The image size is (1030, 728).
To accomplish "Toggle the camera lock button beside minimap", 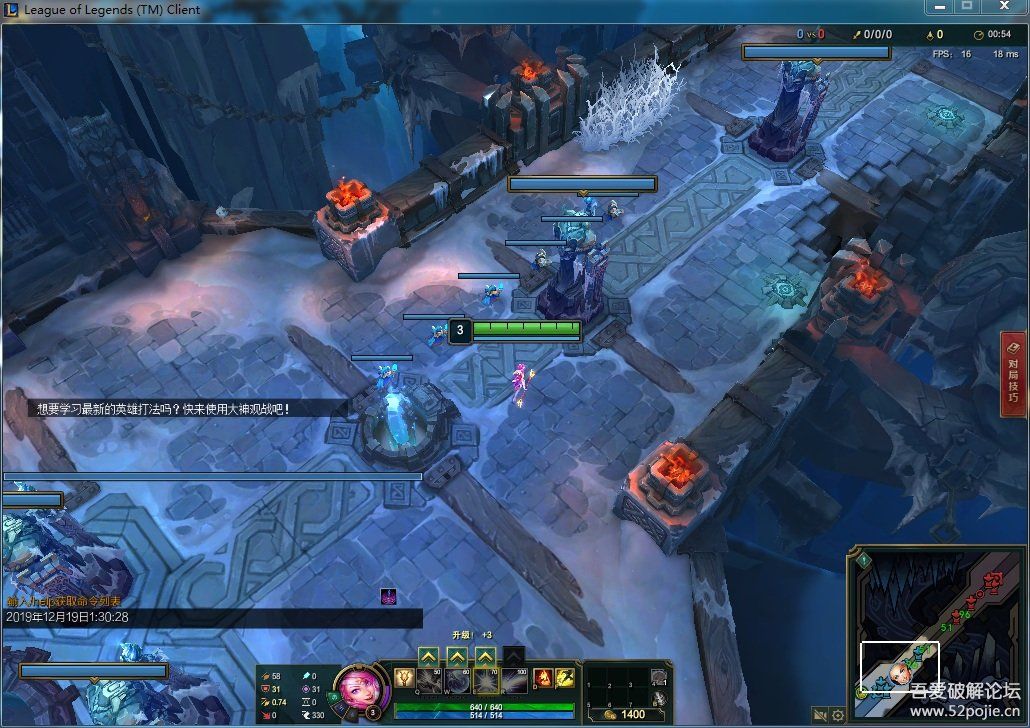I will [x=820, y=715].
